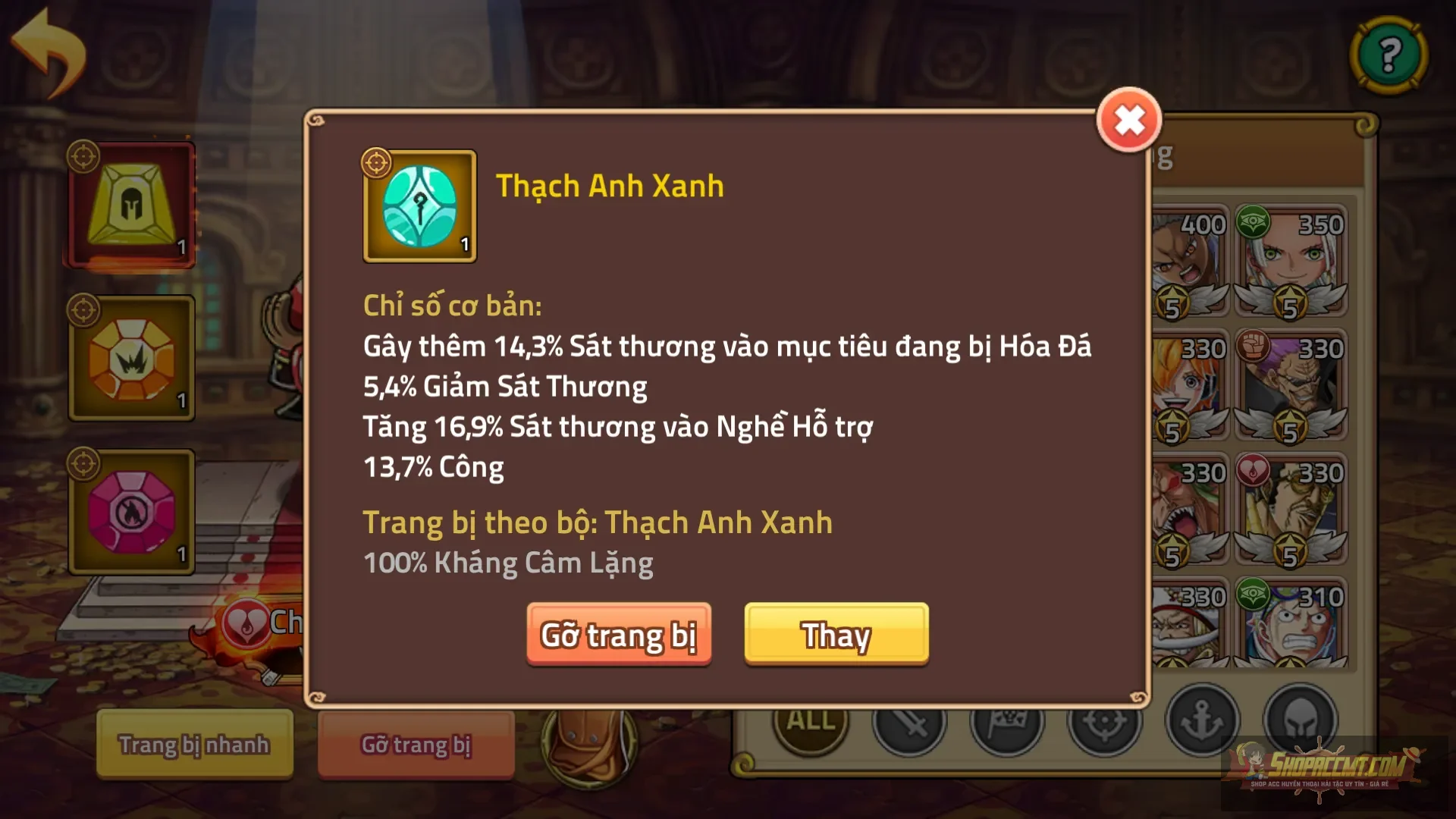Open the help question mark icon
The width and height of the screenshot is (1456, 819).
1389,55
